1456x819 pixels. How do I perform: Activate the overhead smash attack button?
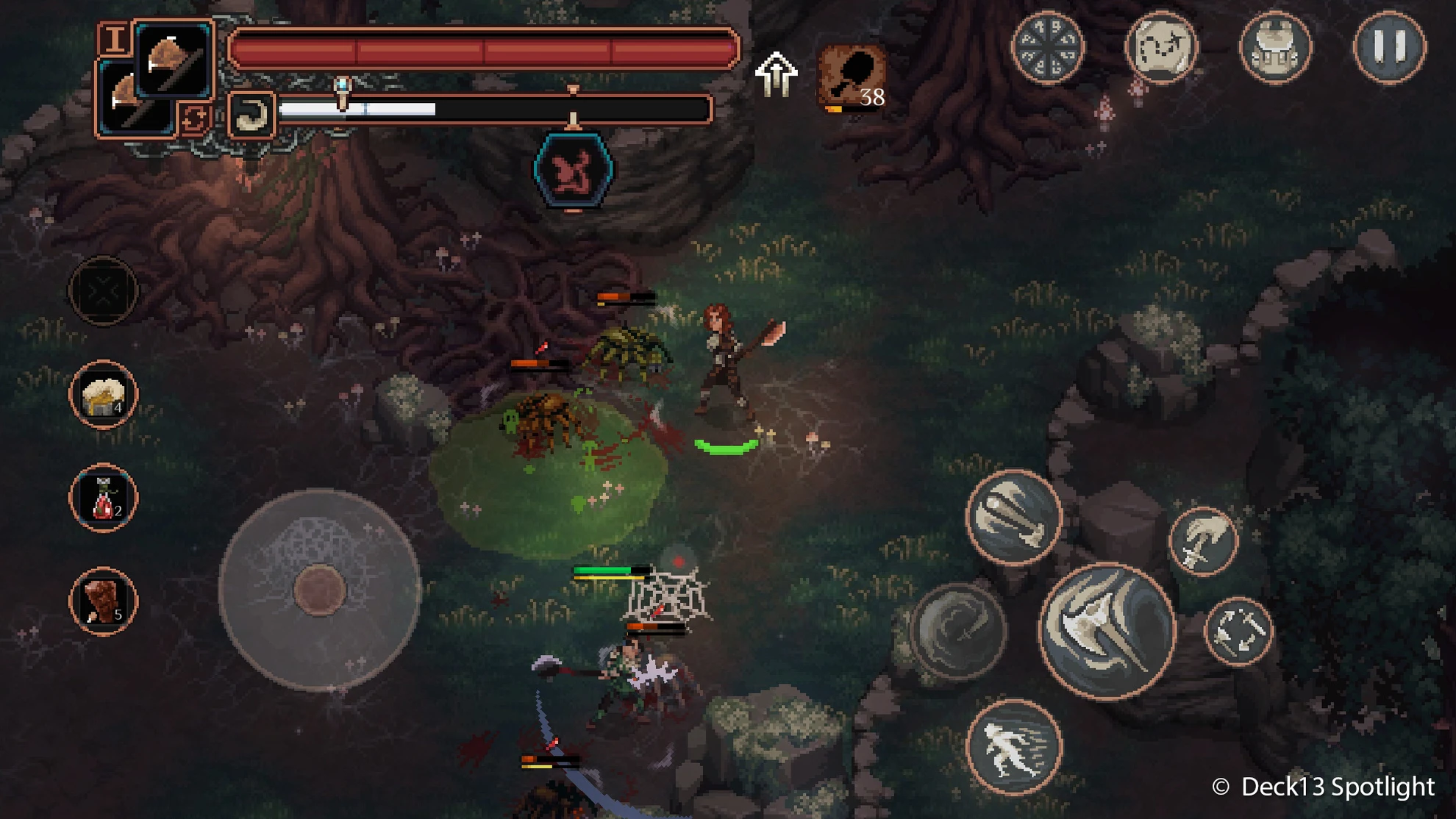click(1013, 517)
